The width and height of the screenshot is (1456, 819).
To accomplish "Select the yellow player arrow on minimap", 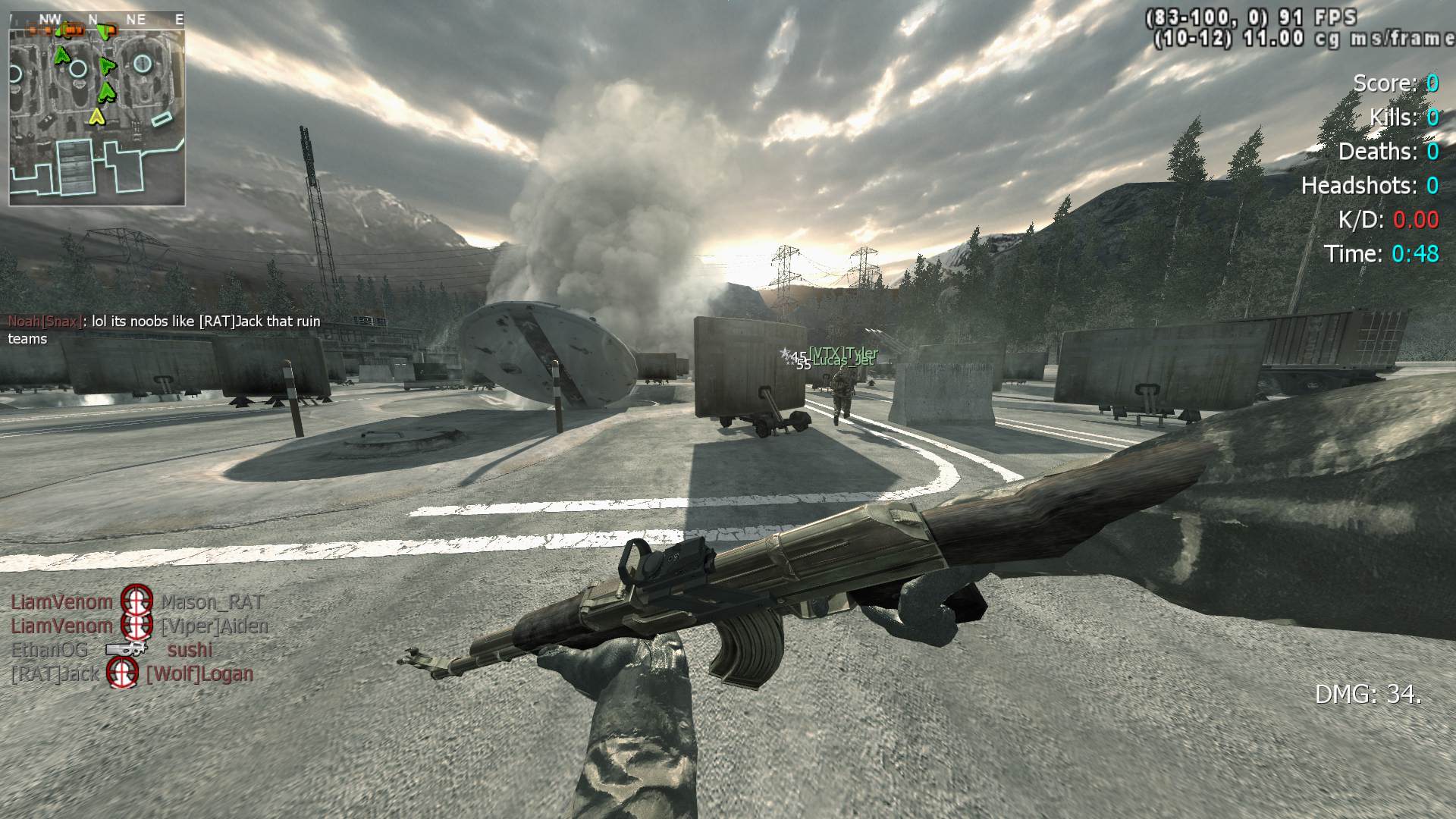I will (x=96, y=116).
